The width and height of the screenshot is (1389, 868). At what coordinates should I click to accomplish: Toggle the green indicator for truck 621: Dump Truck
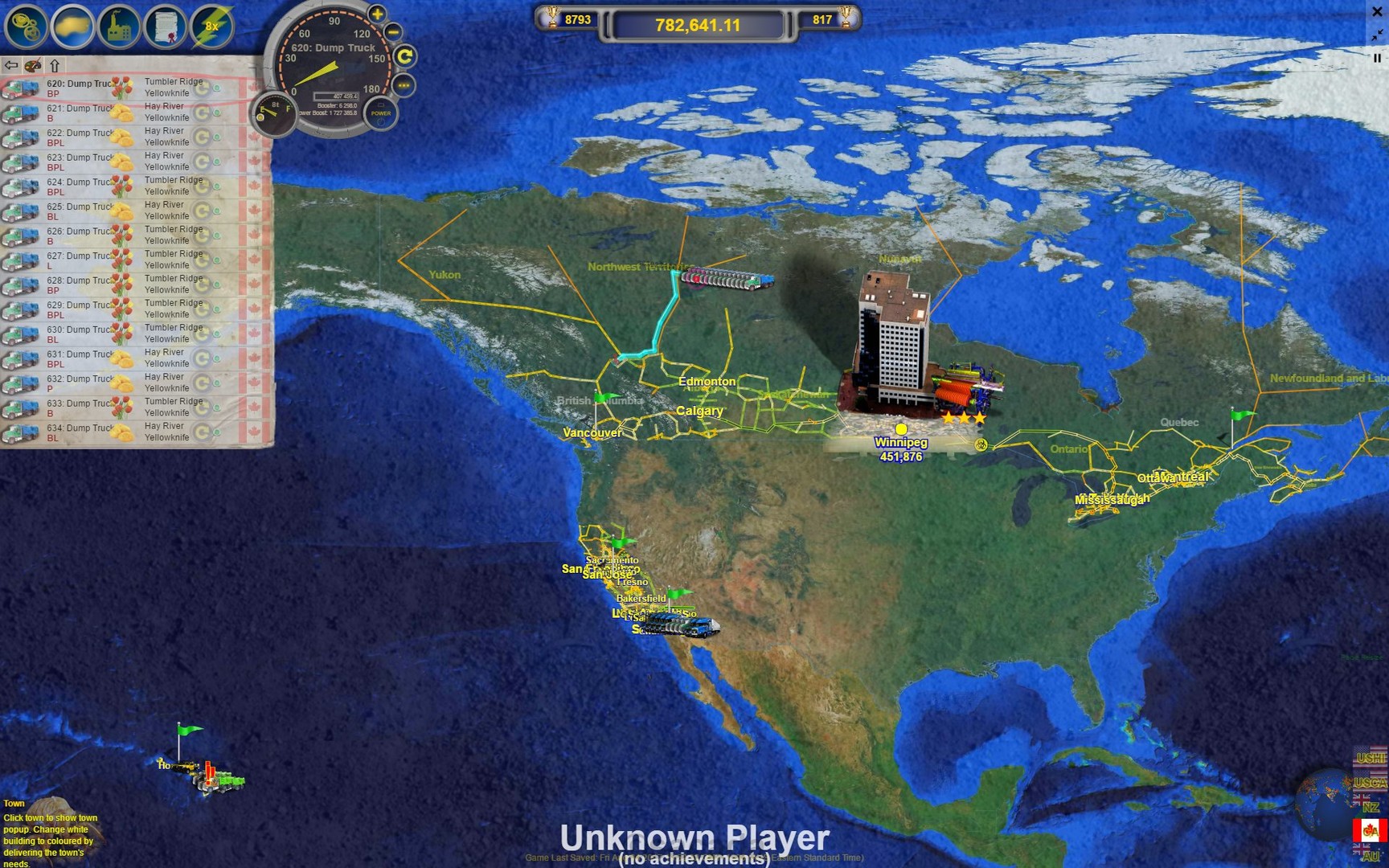click(217, 112)
